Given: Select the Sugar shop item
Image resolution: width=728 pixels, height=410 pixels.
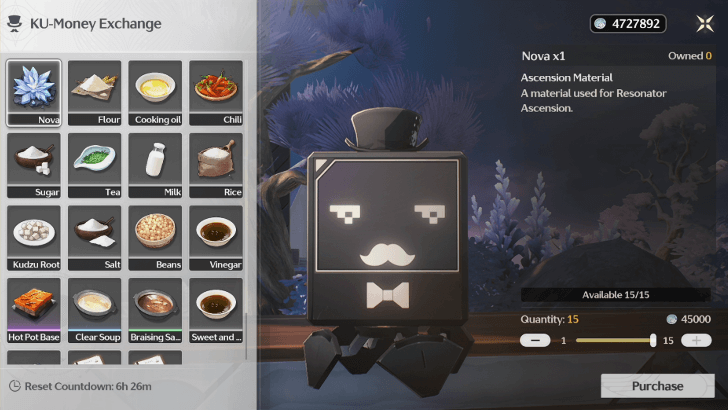Looking at the screenshot, I should pos(35,165).
